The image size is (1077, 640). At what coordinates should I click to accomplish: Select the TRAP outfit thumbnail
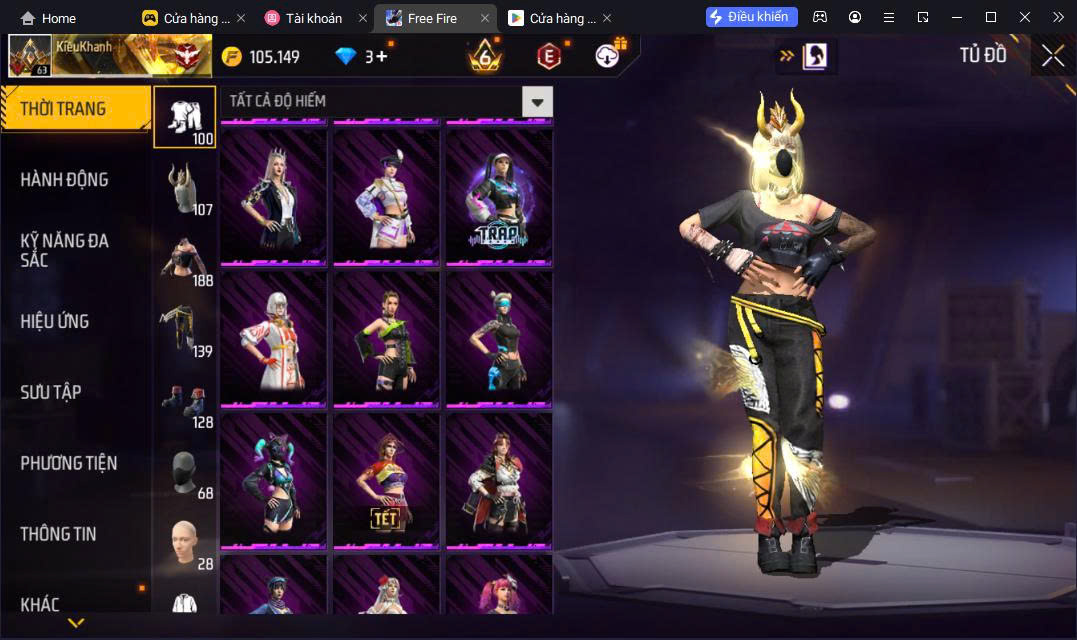pyautogui.click(x=498, y=197)
